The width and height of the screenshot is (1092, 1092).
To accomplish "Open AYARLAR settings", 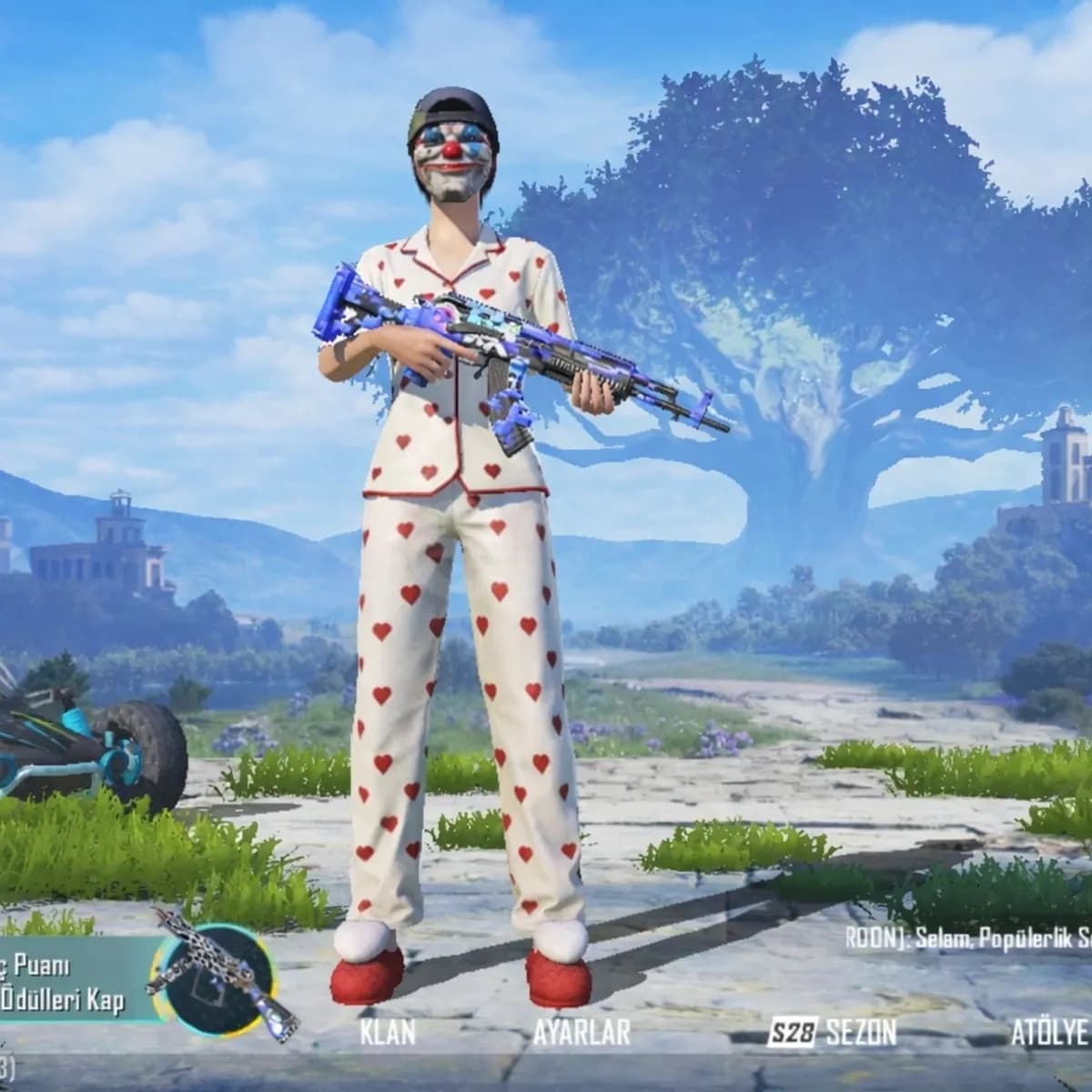I will pos(581,1032).
